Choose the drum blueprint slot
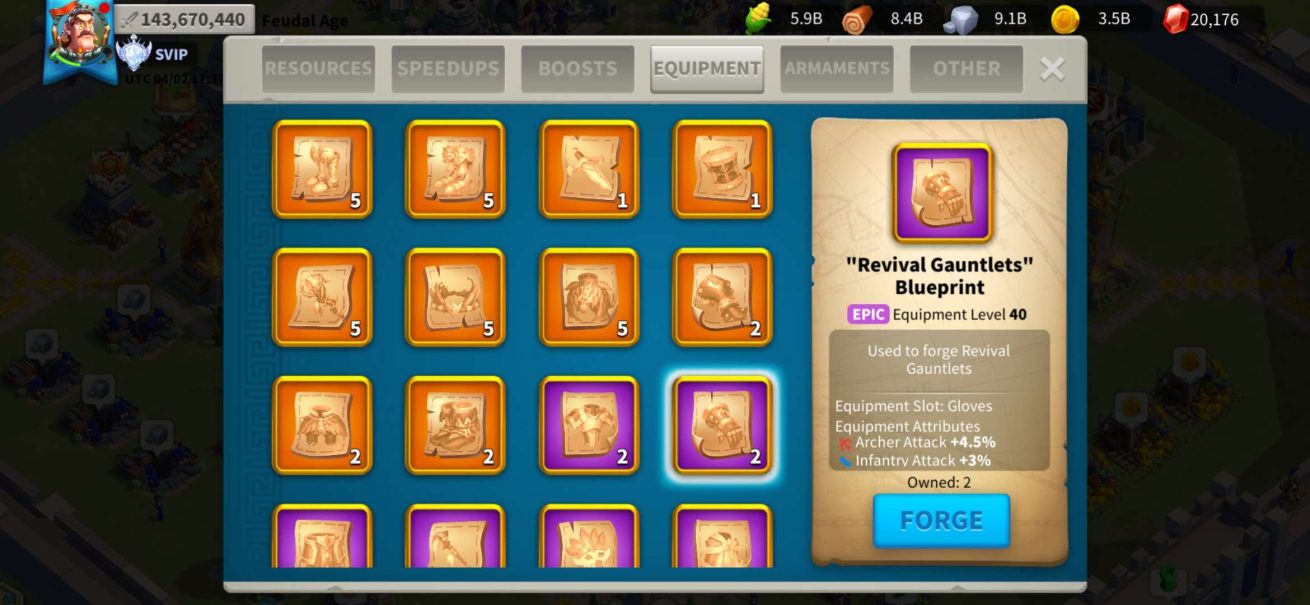Viewport: 1310px width, 605px height. pos(722,169)
